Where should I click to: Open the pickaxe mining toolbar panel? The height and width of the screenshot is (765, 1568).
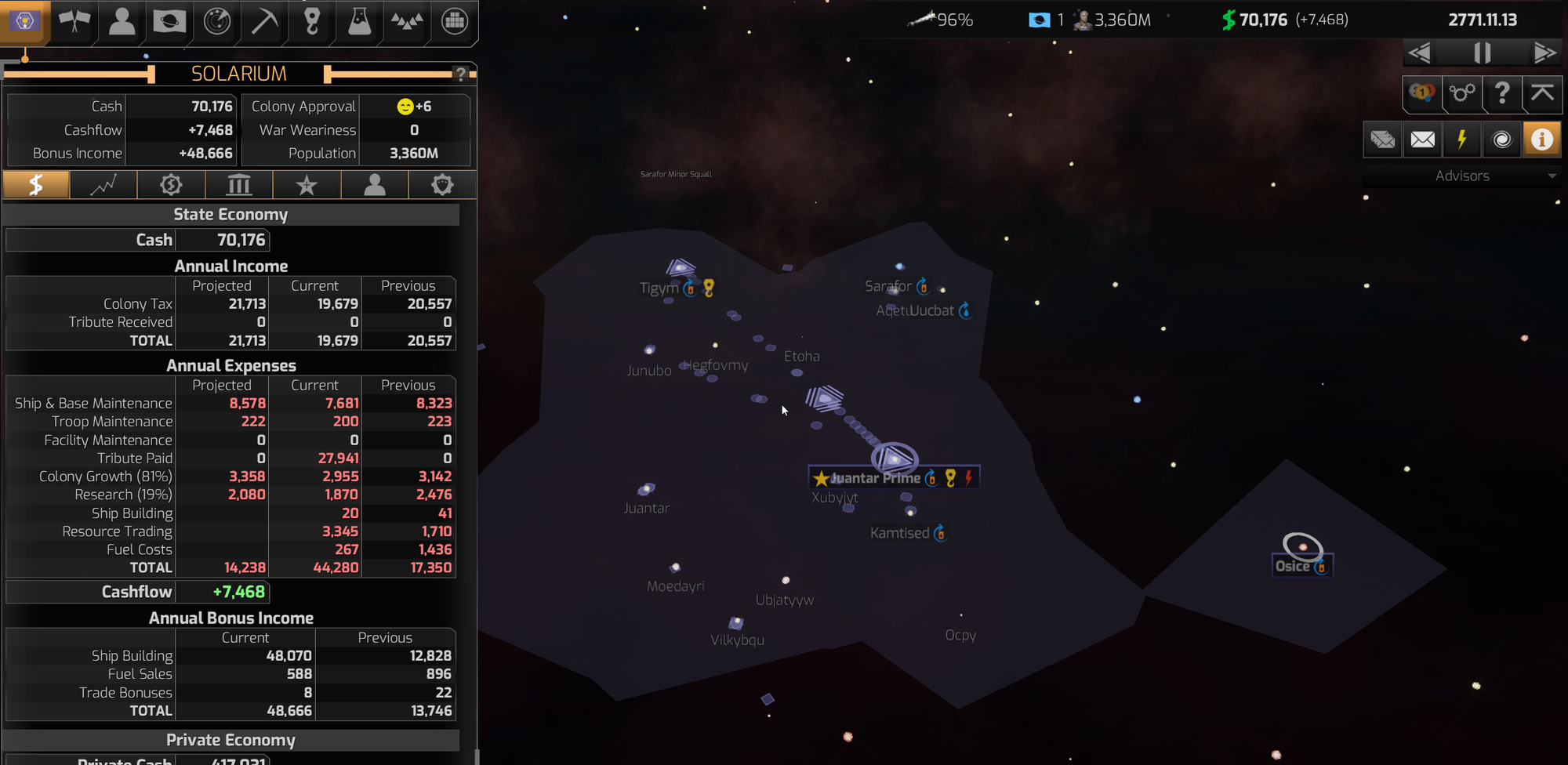pyautogui.click(x=264, y=21)
